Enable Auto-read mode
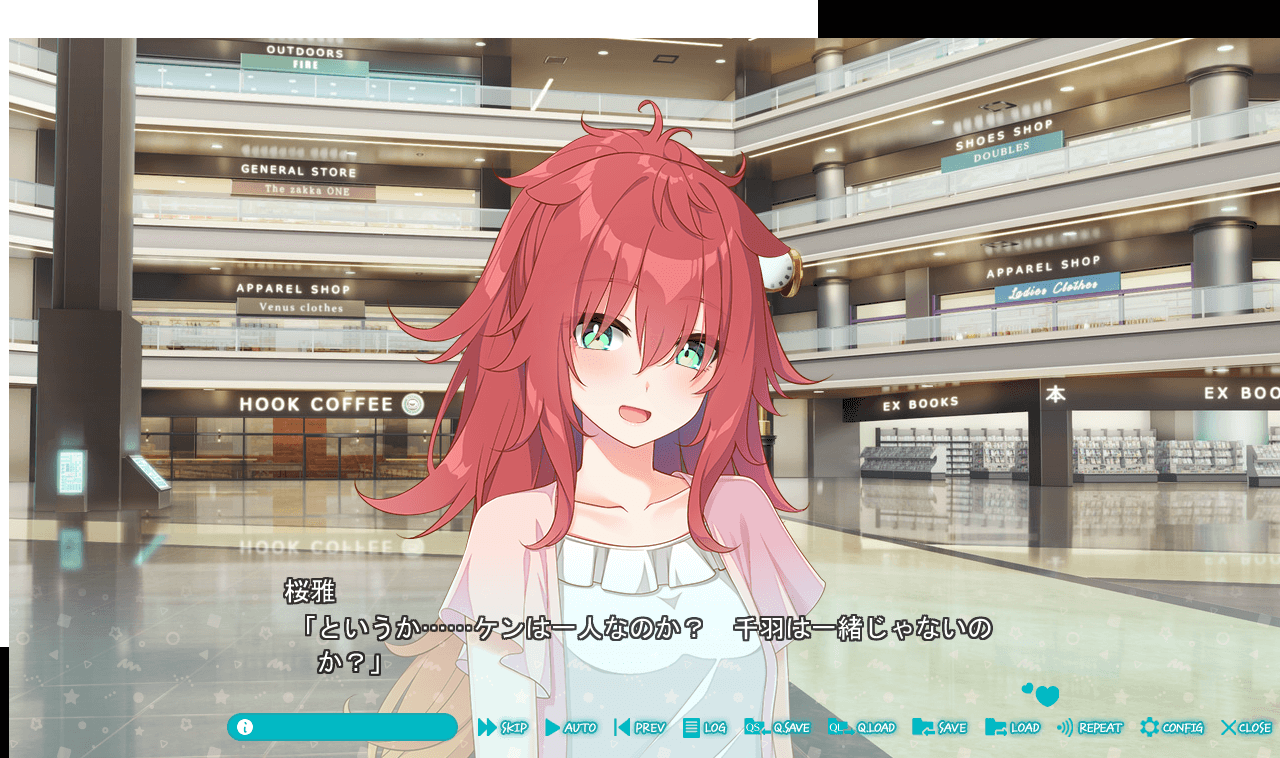Viewport: 1280px width, 758px height. tap(570, 727)
